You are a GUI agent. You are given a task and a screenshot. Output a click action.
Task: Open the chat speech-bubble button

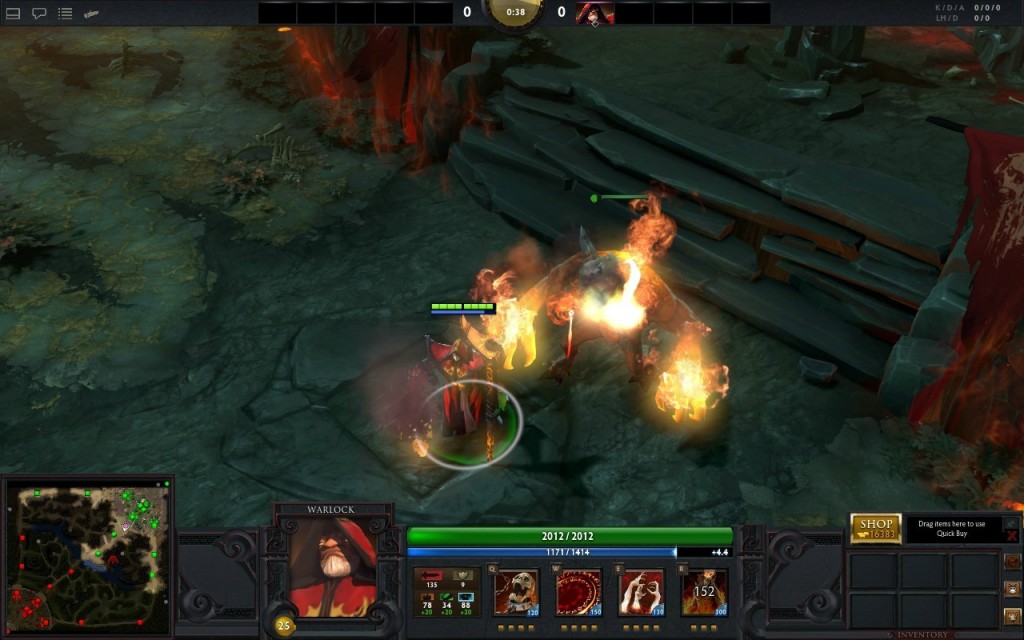point(39,14)
